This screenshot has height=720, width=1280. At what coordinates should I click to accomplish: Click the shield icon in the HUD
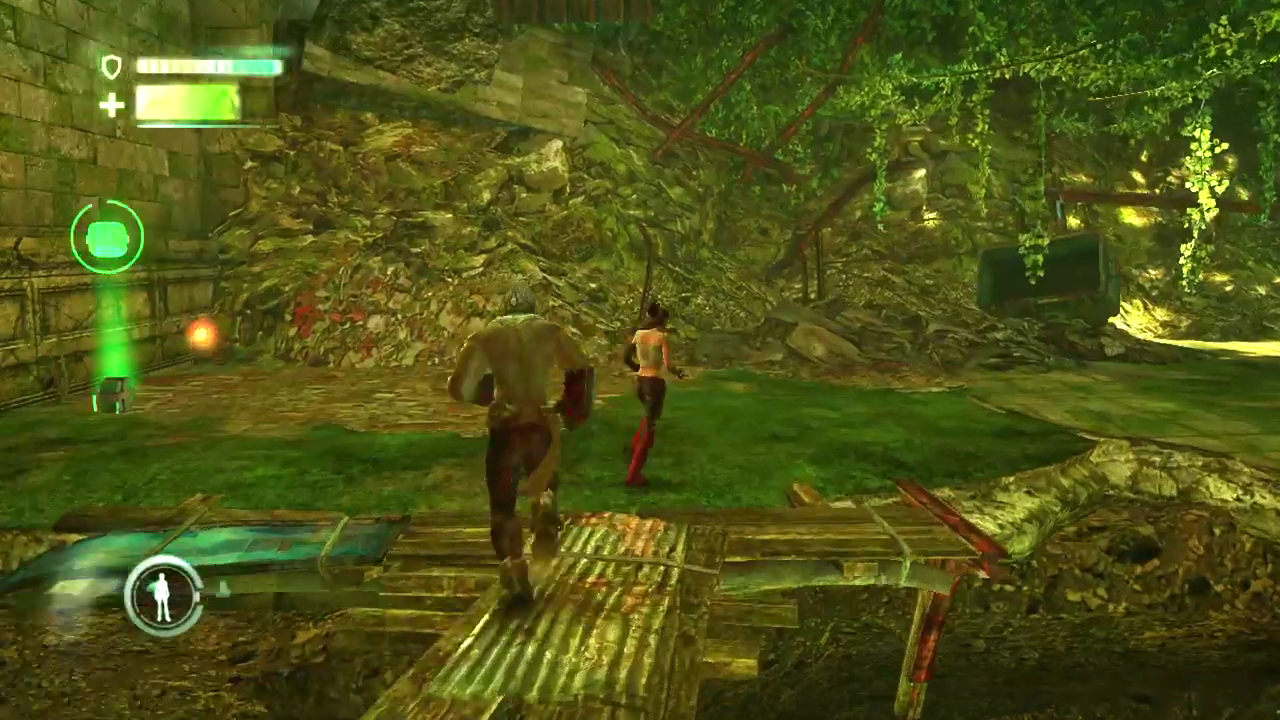click(112, 68)
